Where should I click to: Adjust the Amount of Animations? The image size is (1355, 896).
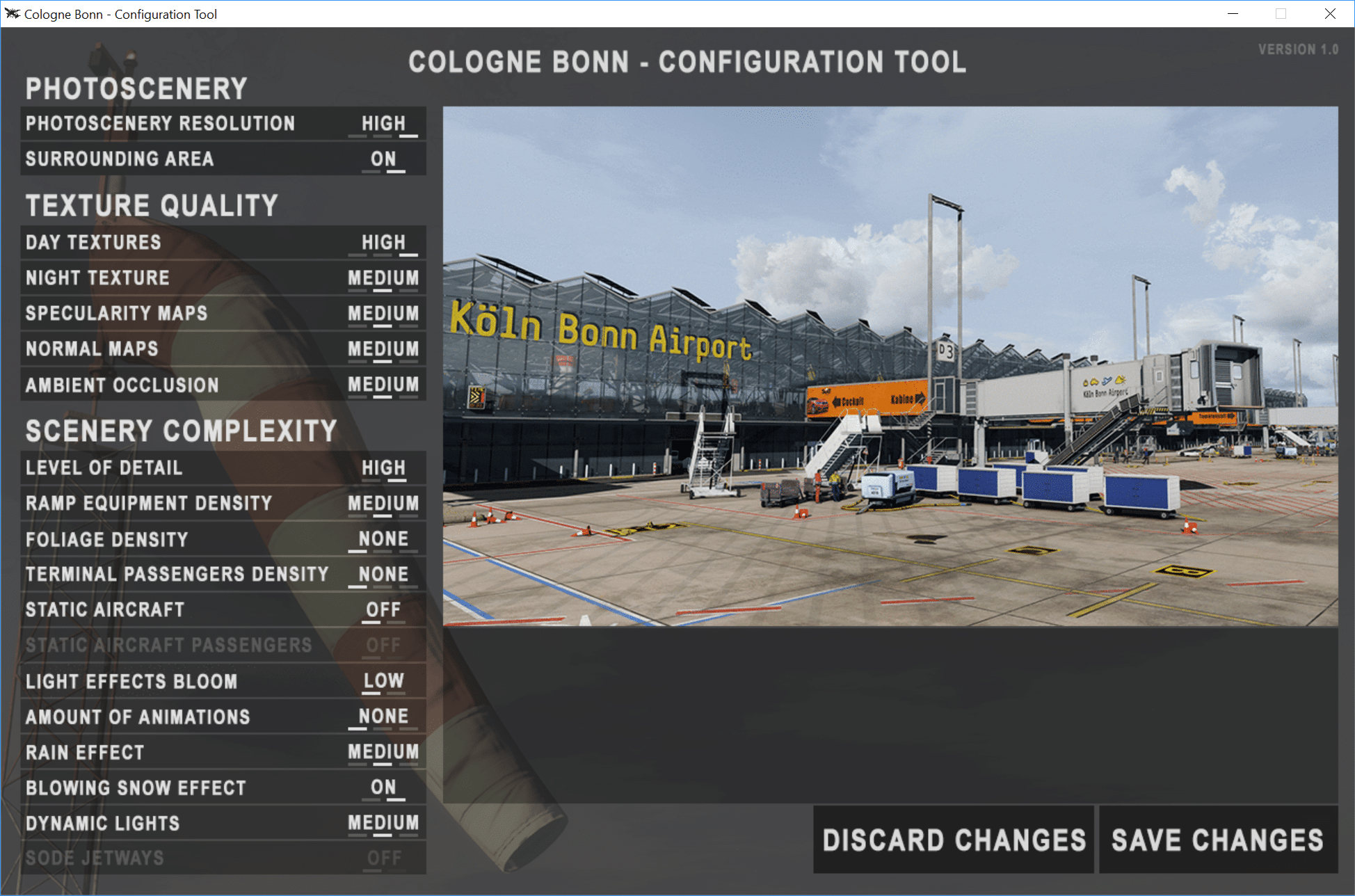[x=383, y=717]
